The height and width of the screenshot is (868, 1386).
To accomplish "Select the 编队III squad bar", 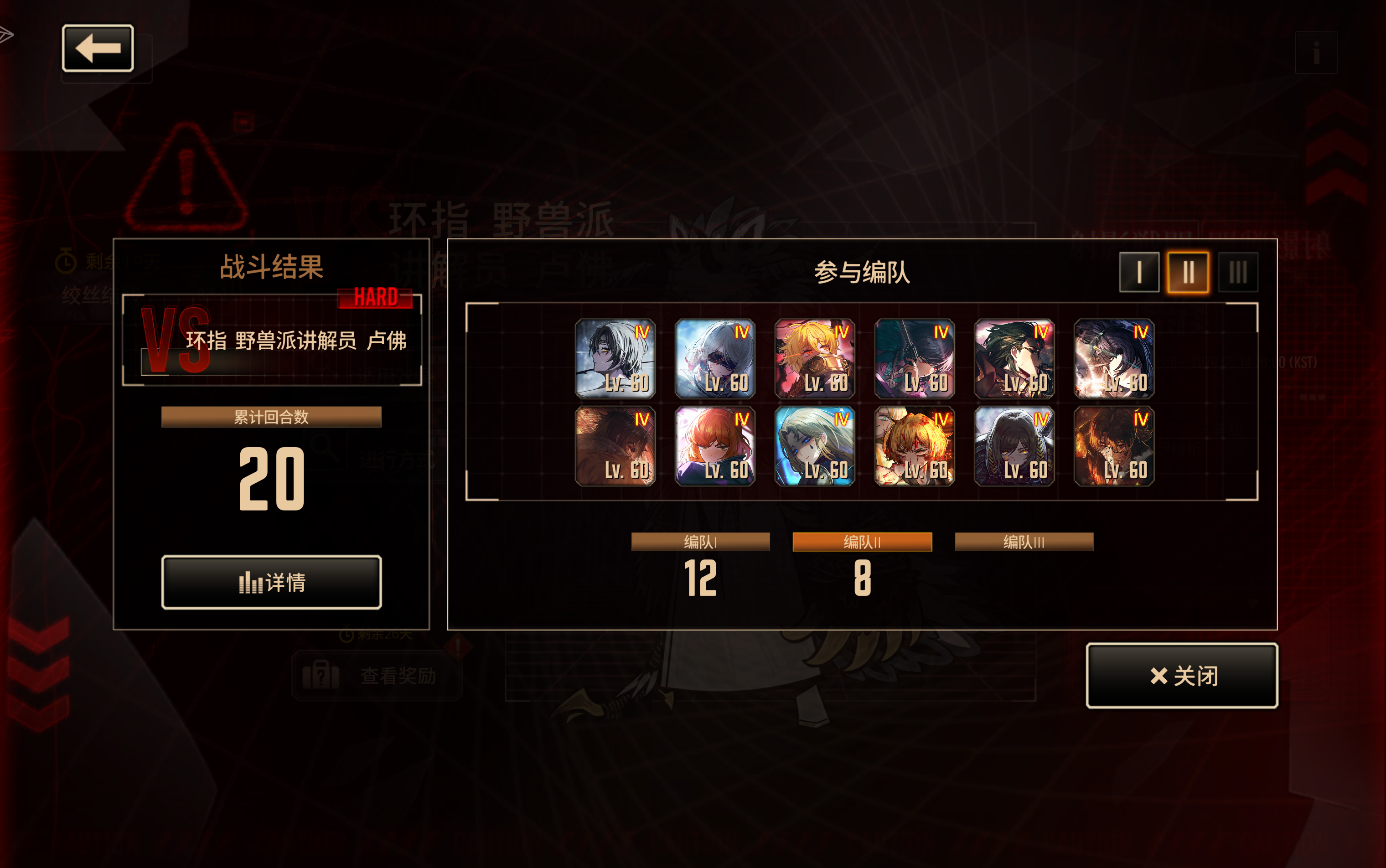I will 1023,541.
